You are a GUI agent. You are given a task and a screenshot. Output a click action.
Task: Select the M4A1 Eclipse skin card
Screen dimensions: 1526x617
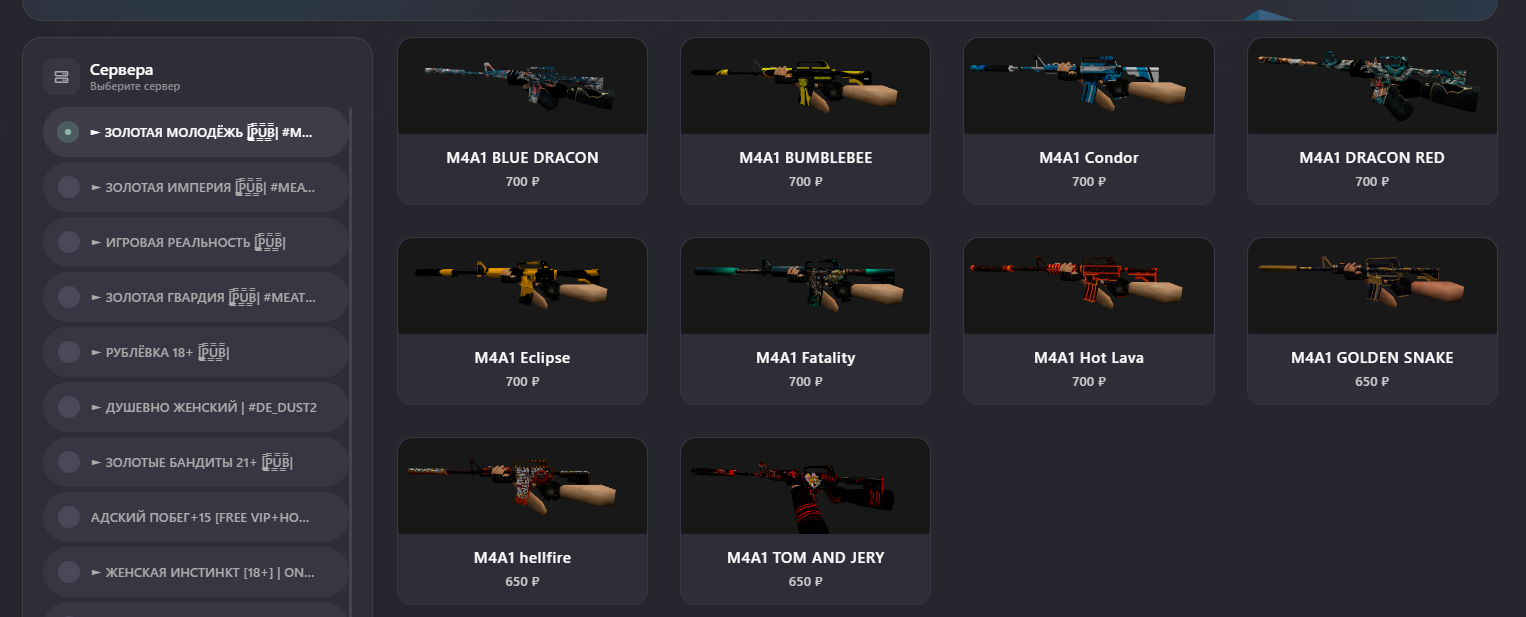pos(522,321)
